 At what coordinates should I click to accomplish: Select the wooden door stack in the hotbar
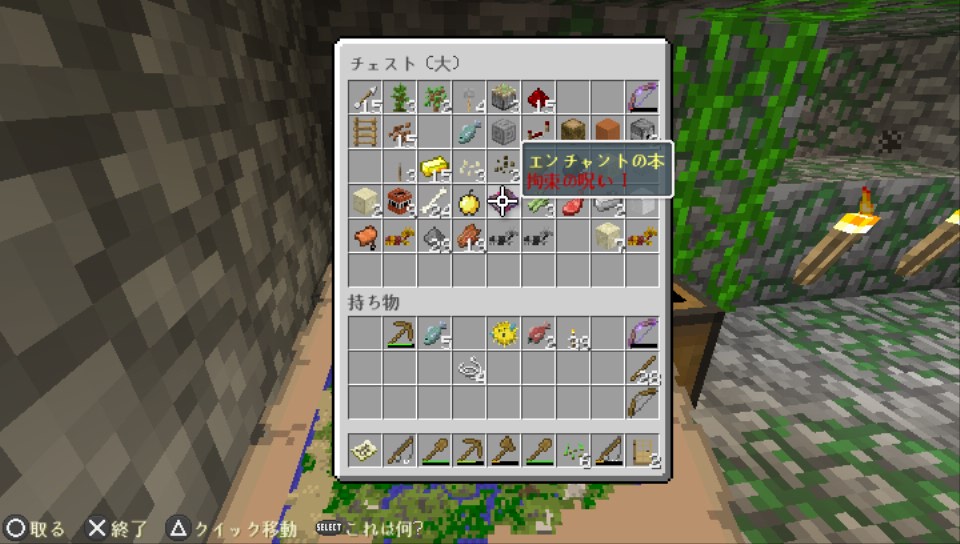pyautogui.click(x=641, y=450)
